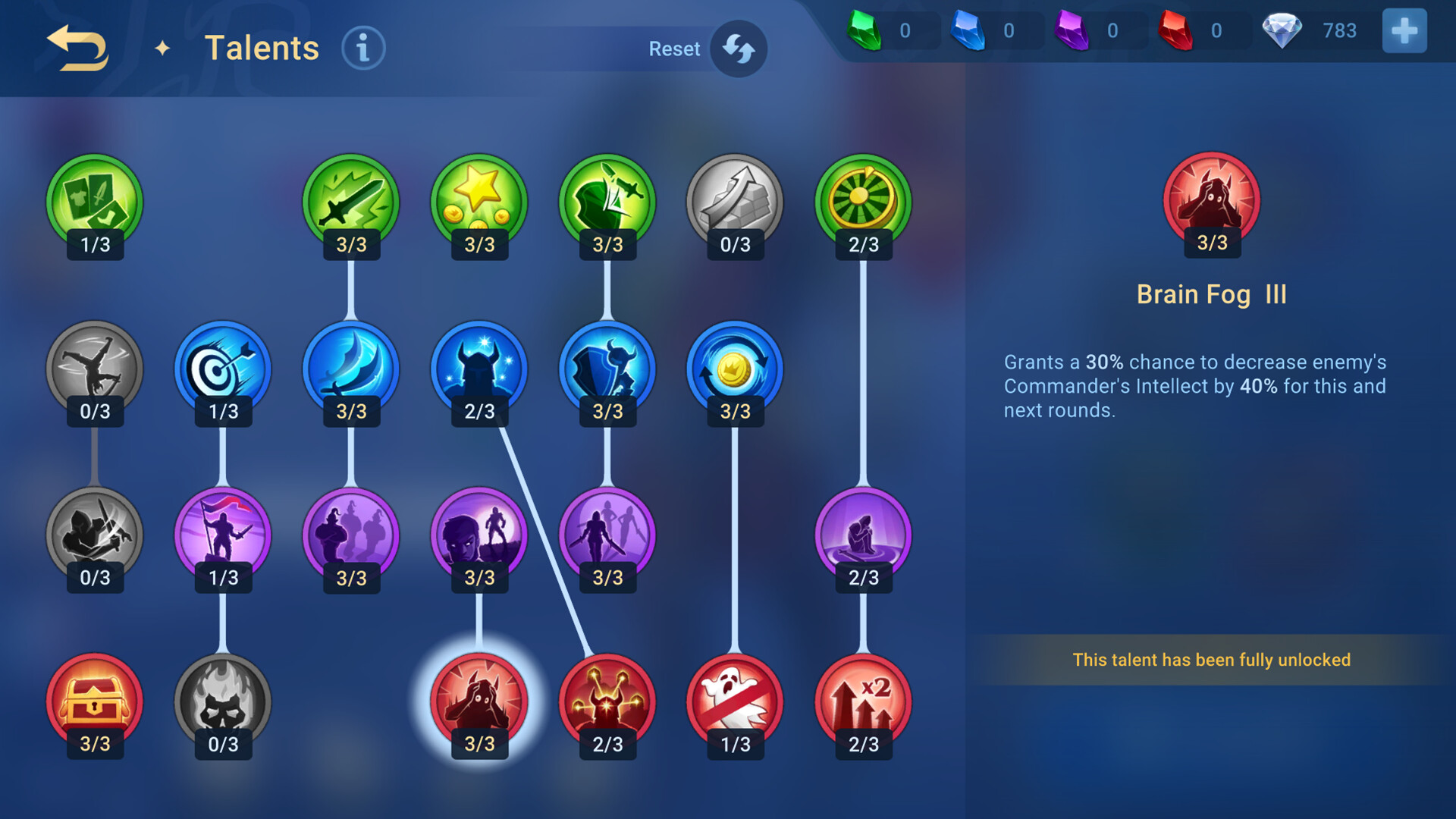This screenshot has height=819, width=1456.
Task: Click the plus button to buy diamonds
Action: (x=1404, y=30)
